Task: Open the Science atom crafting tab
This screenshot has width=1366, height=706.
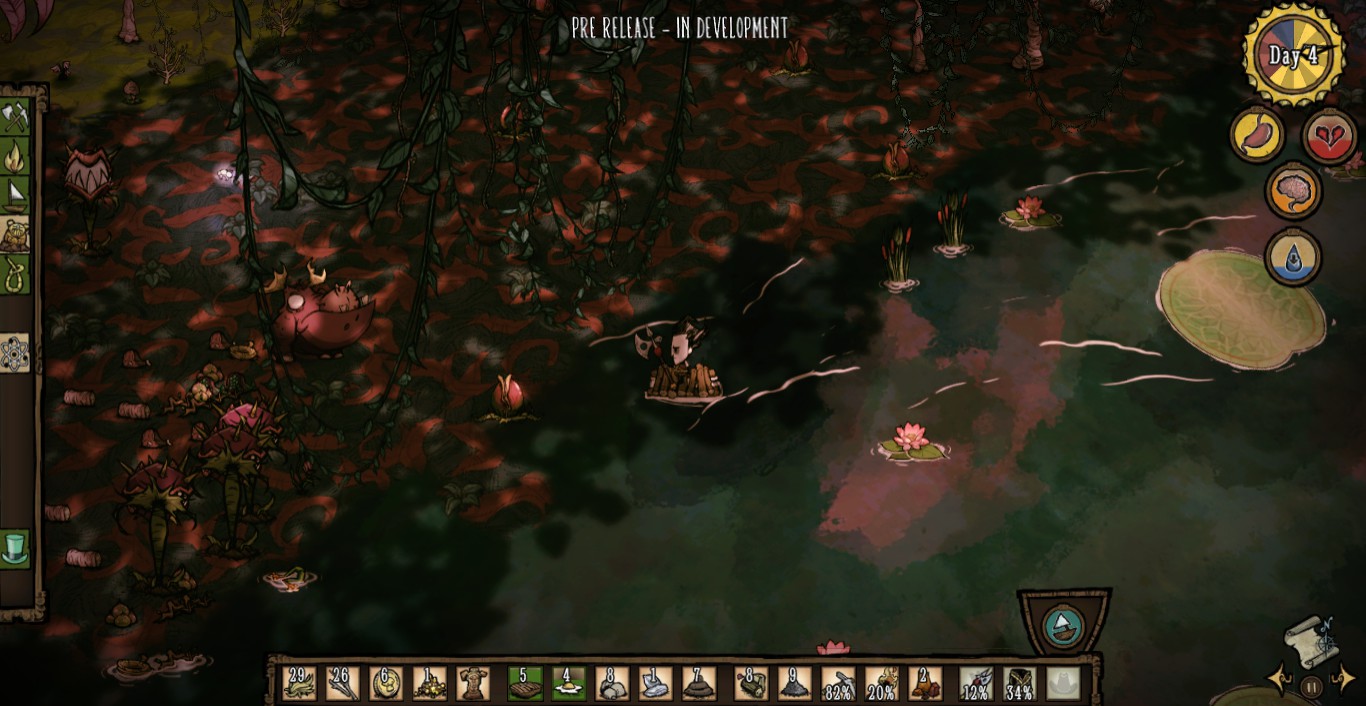Action: pos(15,354)
